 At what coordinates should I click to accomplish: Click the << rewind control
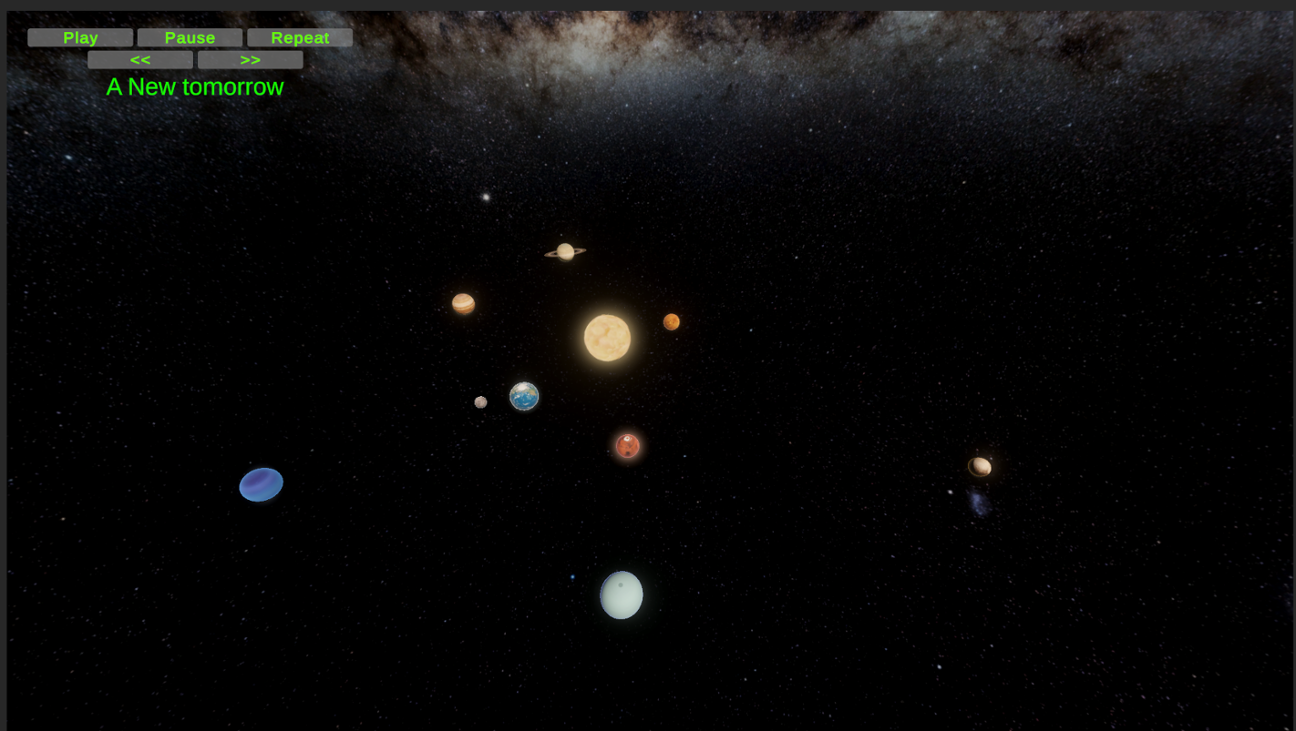click(141, 59)
